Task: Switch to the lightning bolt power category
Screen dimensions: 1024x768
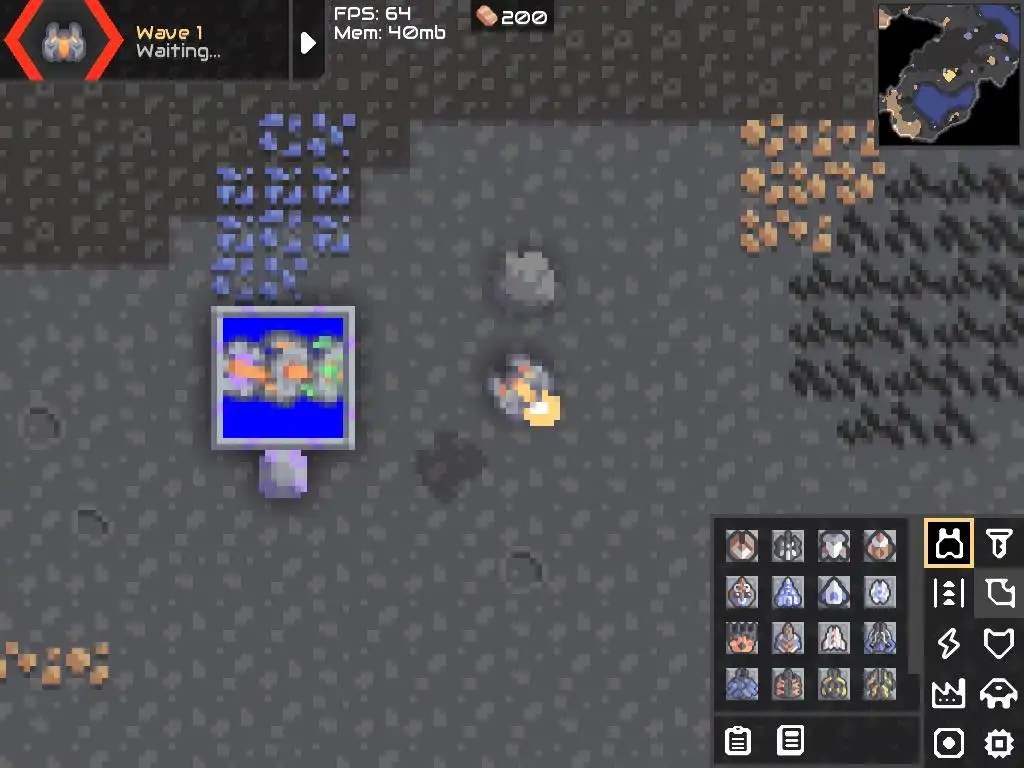Action: pos(948,644)
